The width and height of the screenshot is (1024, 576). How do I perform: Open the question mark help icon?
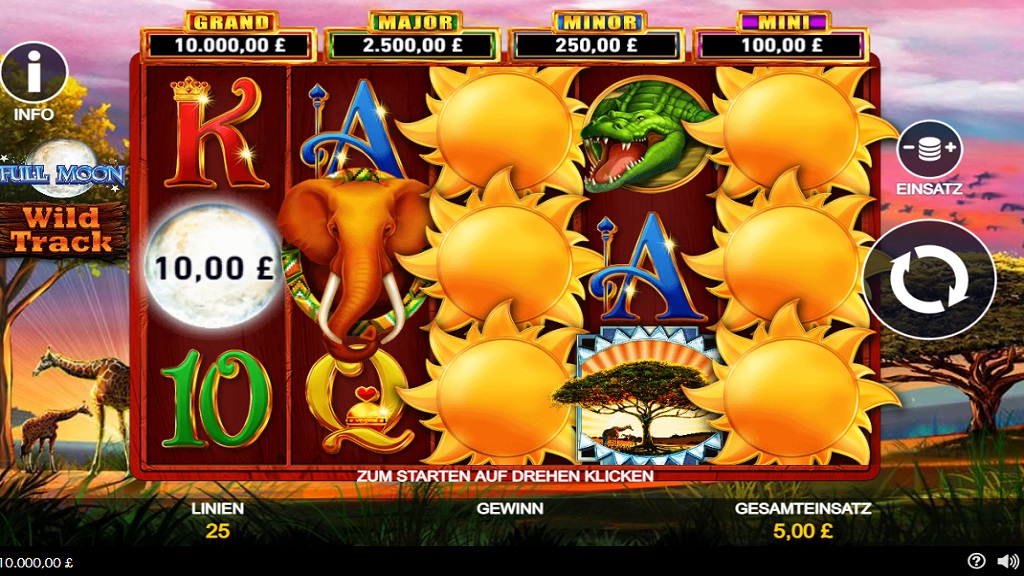coord(977,561)
